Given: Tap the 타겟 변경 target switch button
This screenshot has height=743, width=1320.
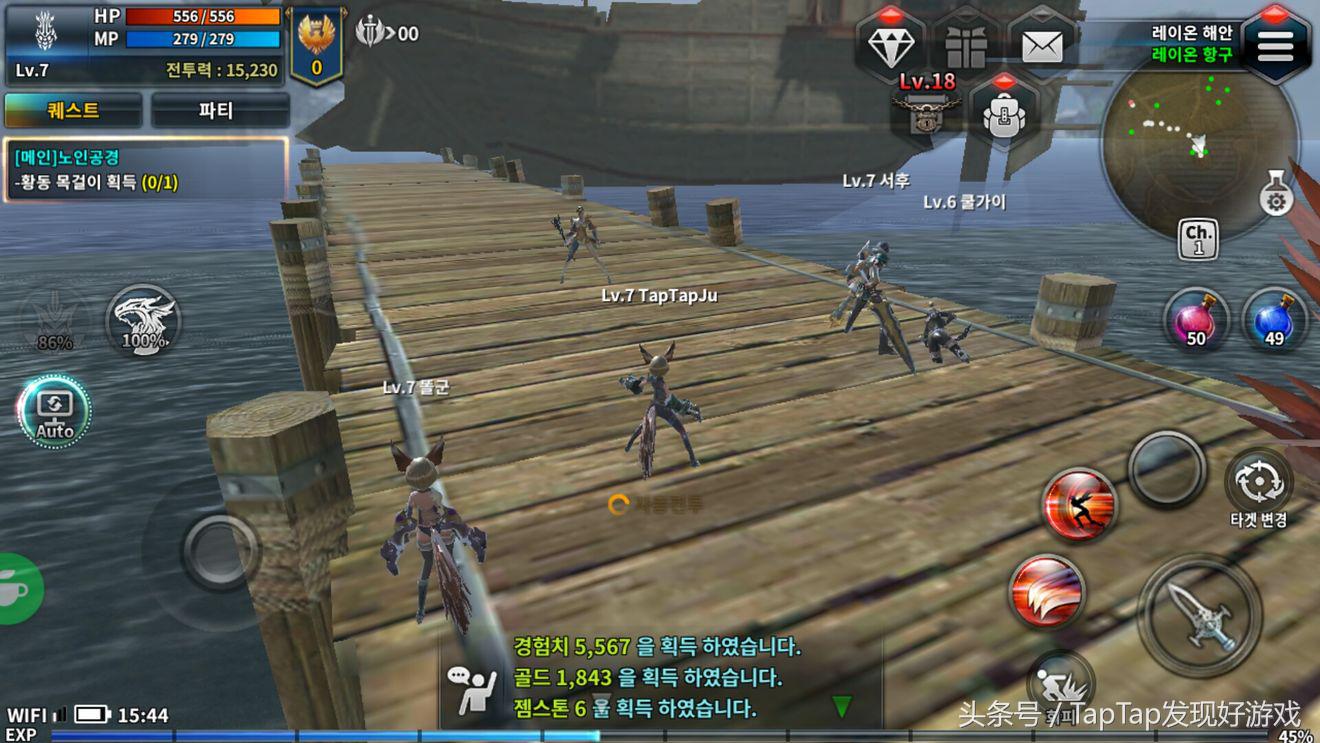Looking at the screenshot, I should [1259, 485].
